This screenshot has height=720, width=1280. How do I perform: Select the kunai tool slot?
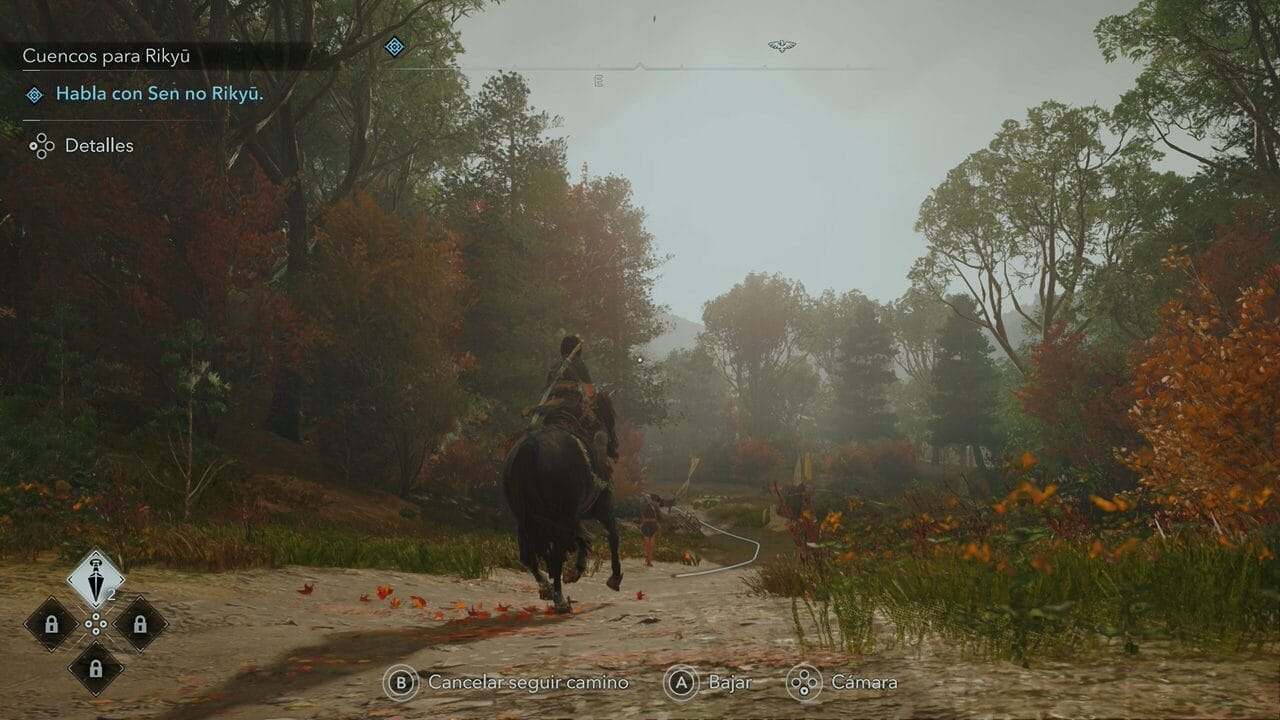coord(96,579)
